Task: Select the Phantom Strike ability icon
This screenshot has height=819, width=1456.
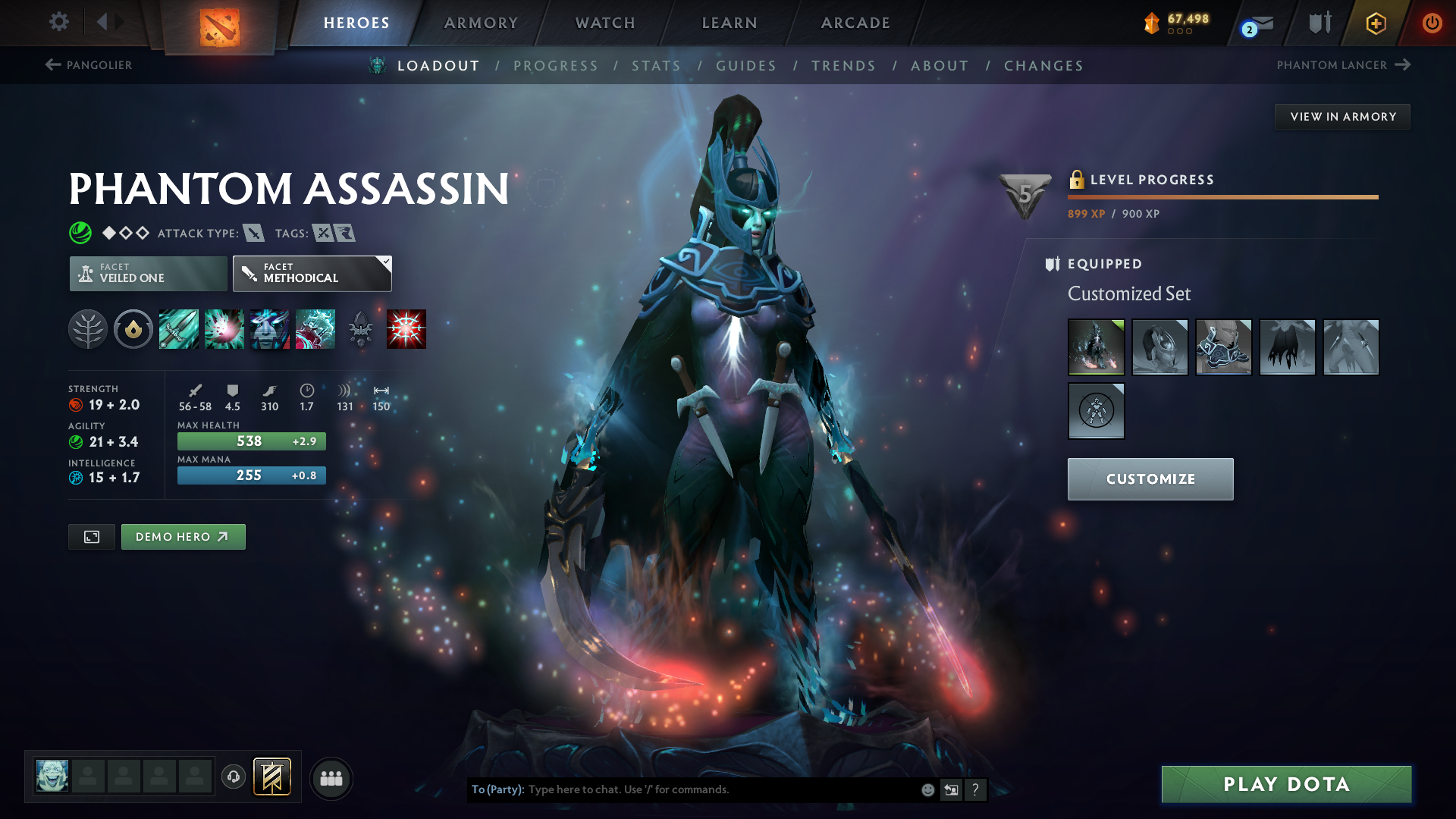Action: pos(224,329)
